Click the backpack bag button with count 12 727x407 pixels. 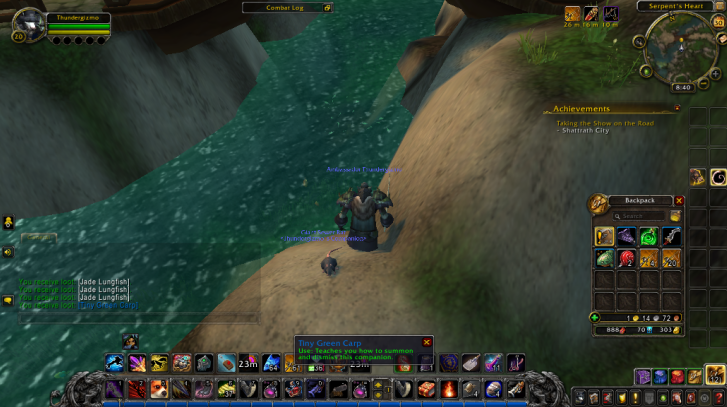(714, 375)
